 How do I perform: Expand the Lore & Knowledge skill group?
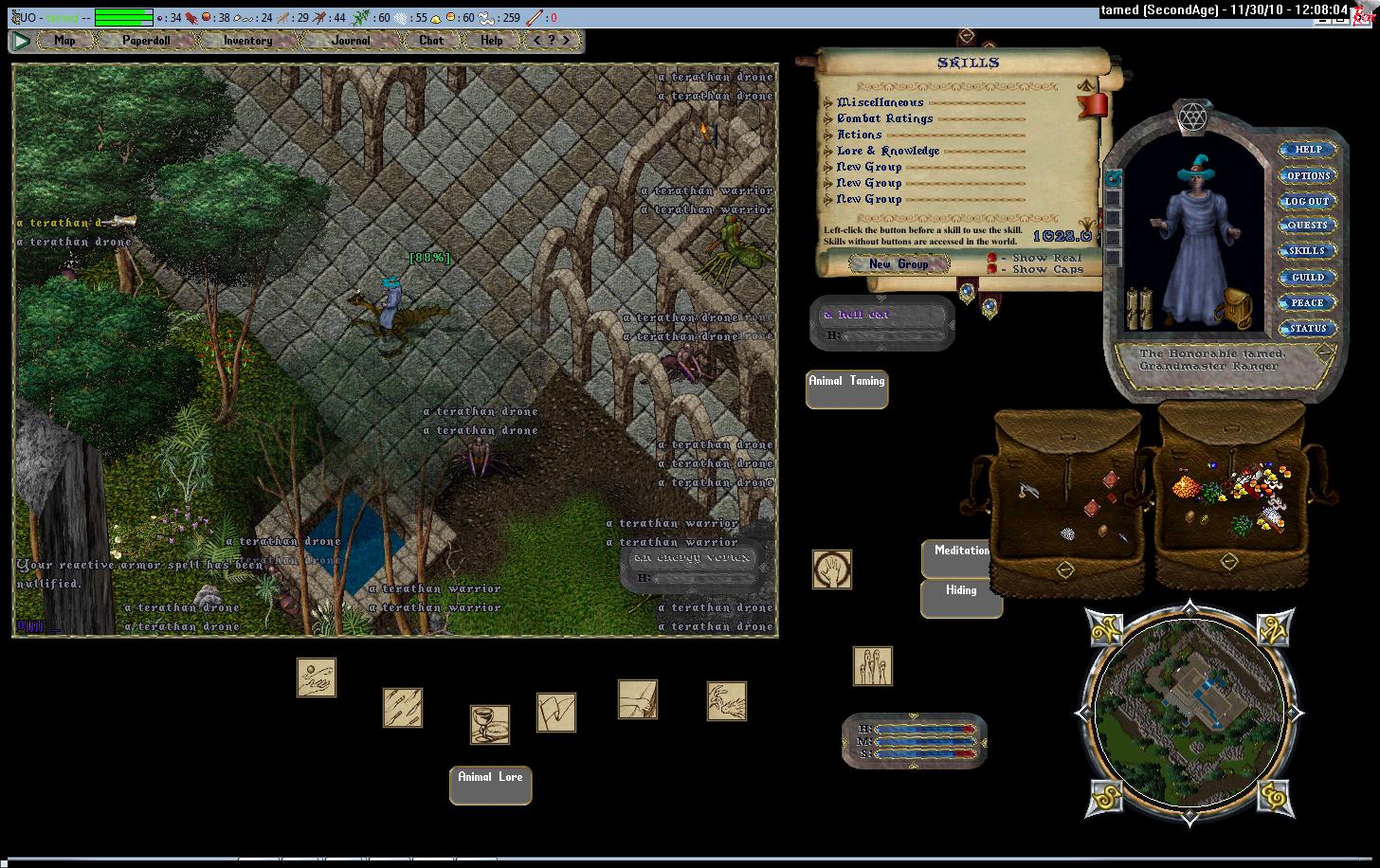[829, 151]
